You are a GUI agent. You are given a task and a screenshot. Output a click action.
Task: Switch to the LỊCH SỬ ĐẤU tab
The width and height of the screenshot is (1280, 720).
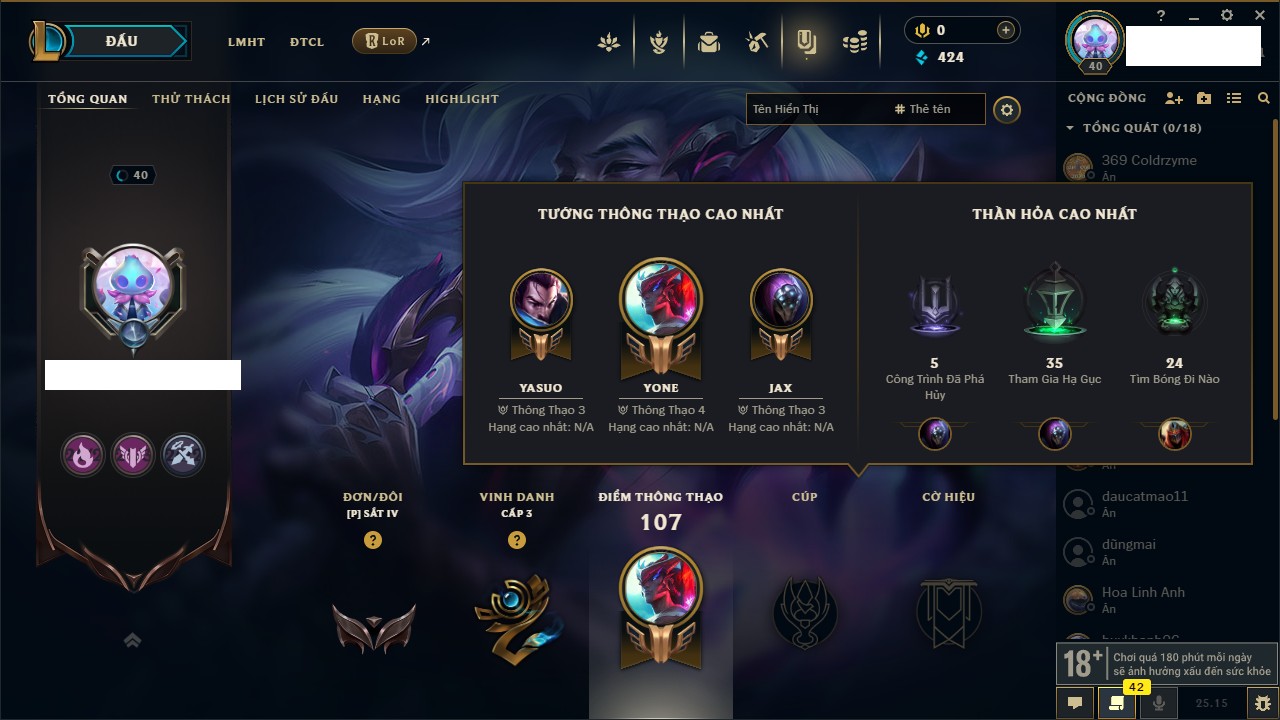pyautogui.click(x=296, y=99)
